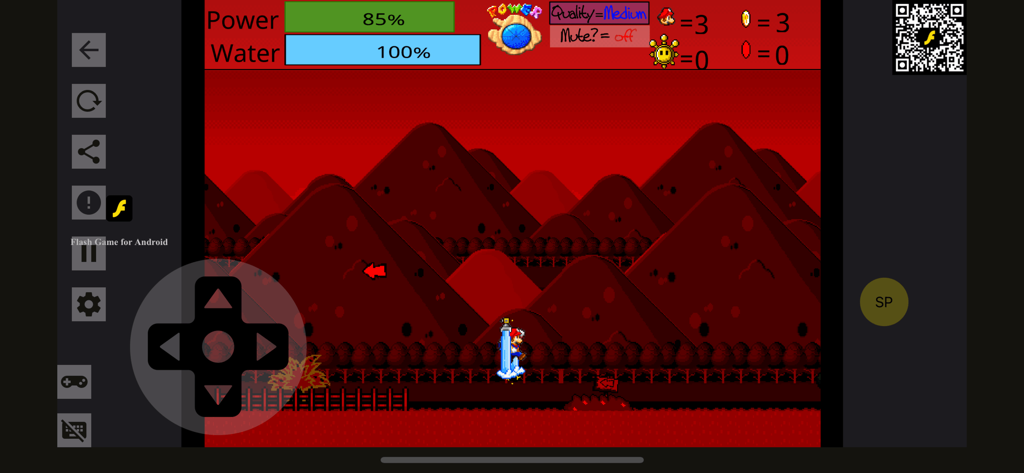
Task: Pause the game with the pause button
Action: click(x=89, y=254)
